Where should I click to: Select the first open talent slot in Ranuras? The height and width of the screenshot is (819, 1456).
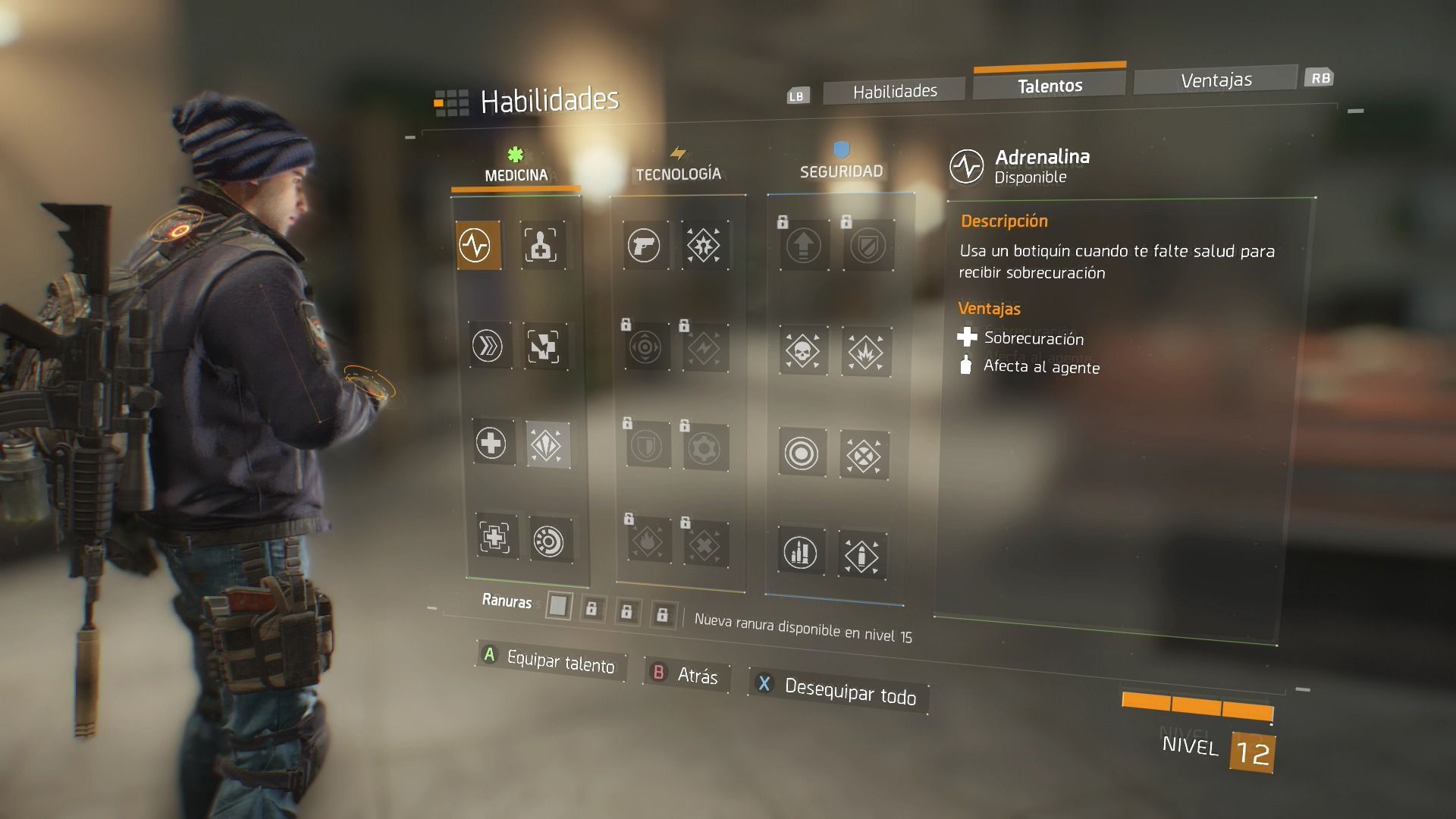click(x=558, y=606)
